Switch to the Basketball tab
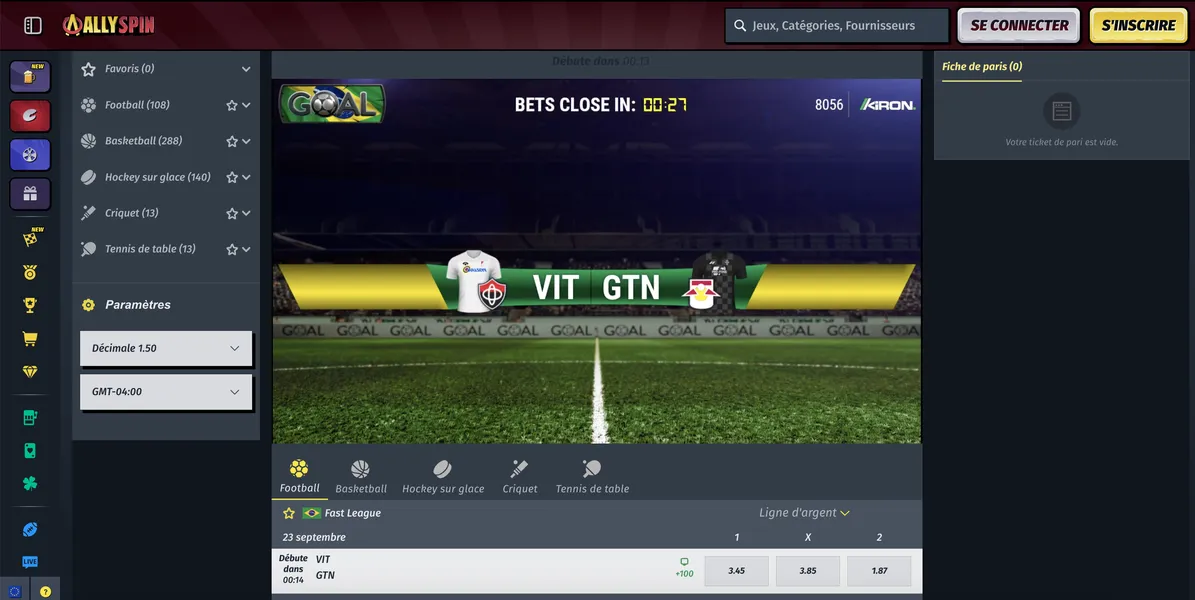Image resolution: width=1195 pixels, height=600 pixels. [361, 476]
